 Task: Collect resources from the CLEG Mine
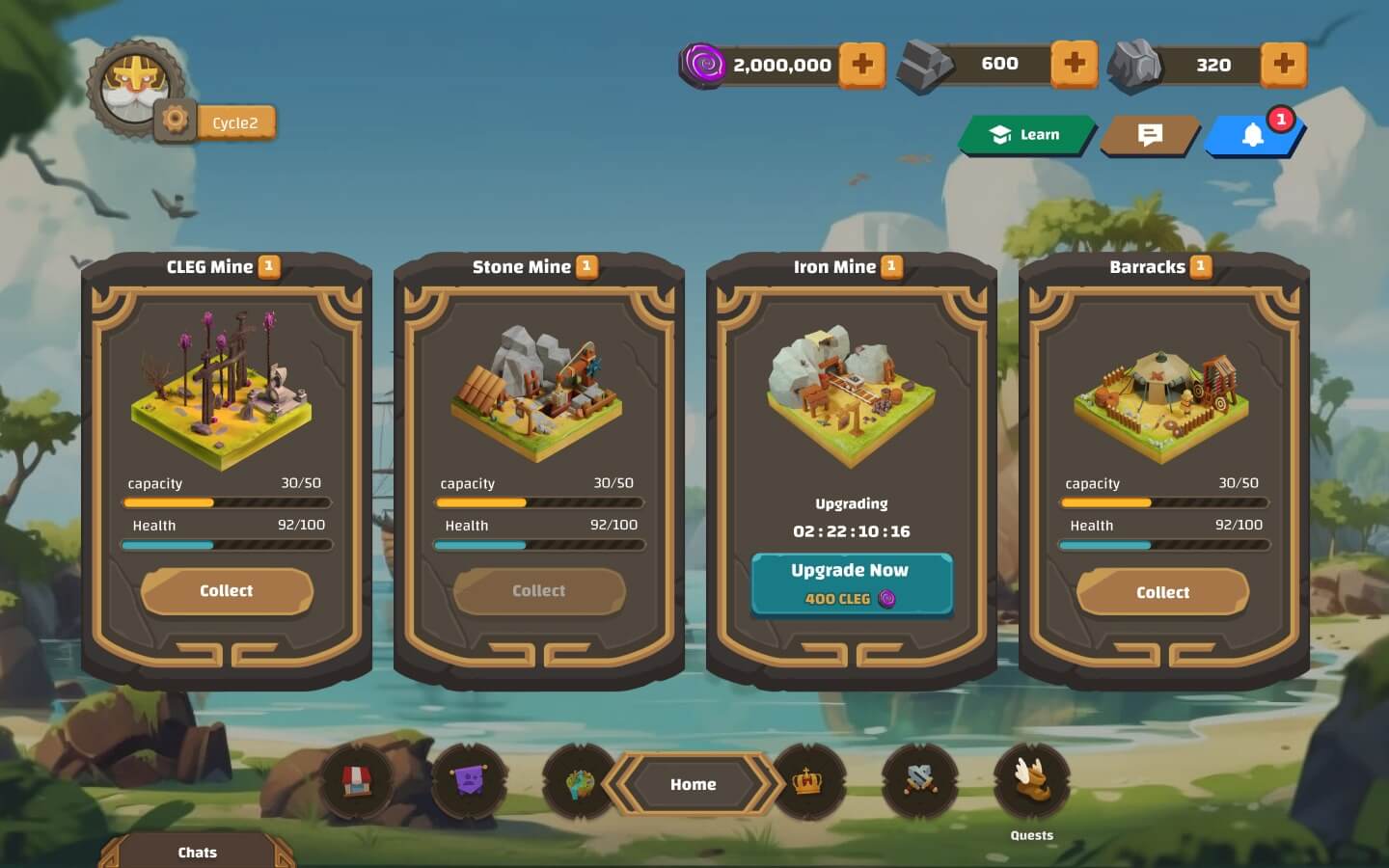coord(227,591)
